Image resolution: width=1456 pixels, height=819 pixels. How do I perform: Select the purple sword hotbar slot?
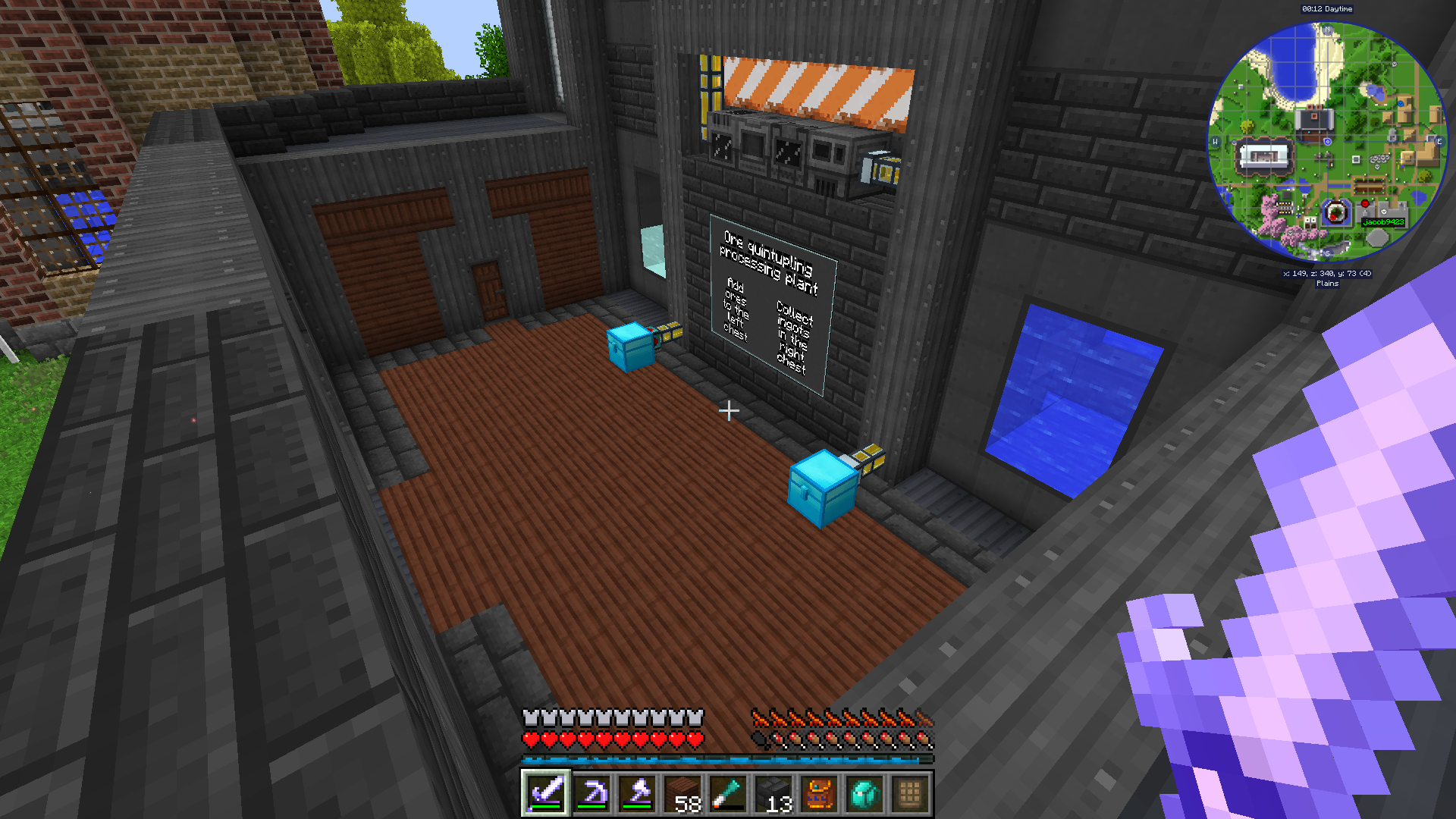click(546, 794)
